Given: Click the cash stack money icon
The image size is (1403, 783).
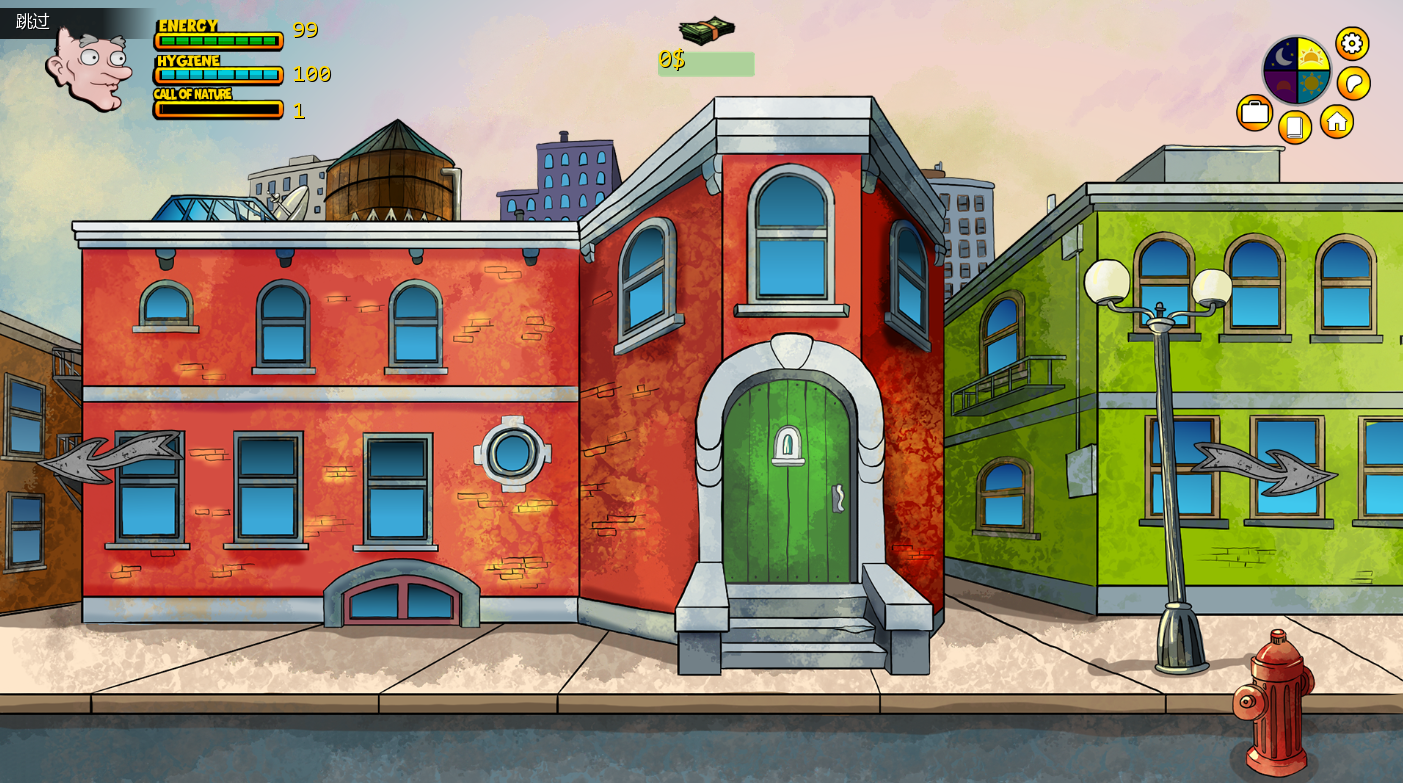Looking at the screenshot, I should [x=707, y=31].
